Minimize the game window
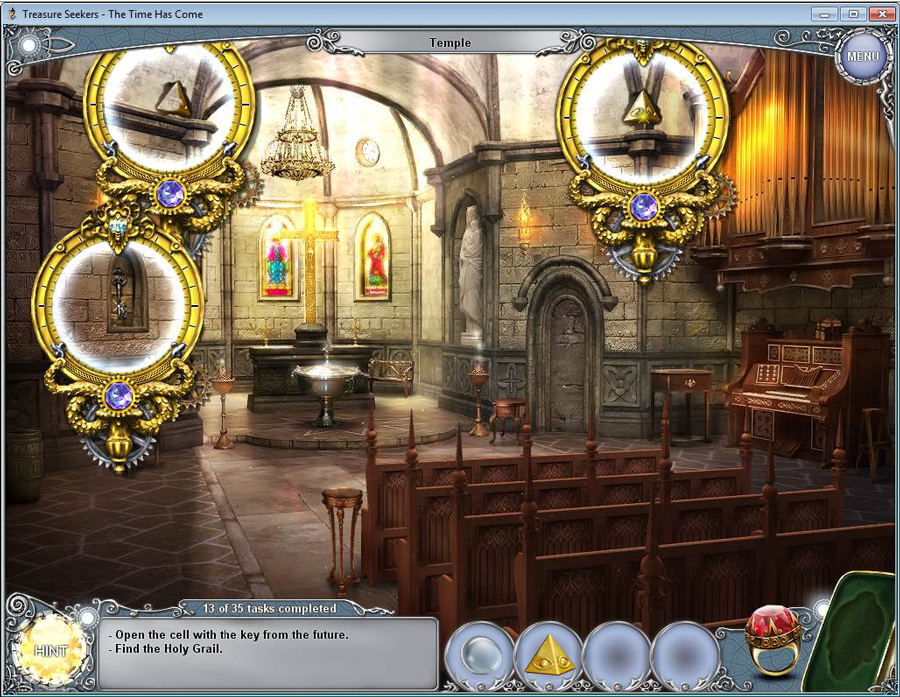900x697 pixels. point(825,14)
